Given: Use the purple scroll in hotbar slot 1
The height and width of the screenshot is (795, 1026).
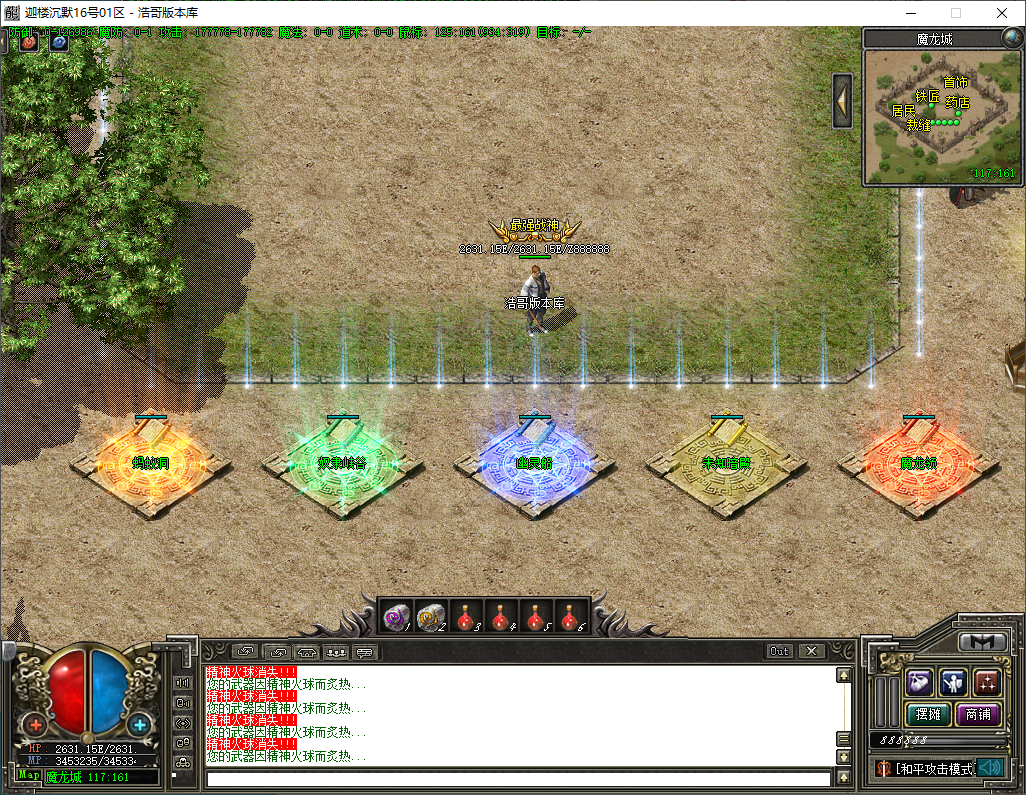Looking at the screenshot, I should pos(397,617).
